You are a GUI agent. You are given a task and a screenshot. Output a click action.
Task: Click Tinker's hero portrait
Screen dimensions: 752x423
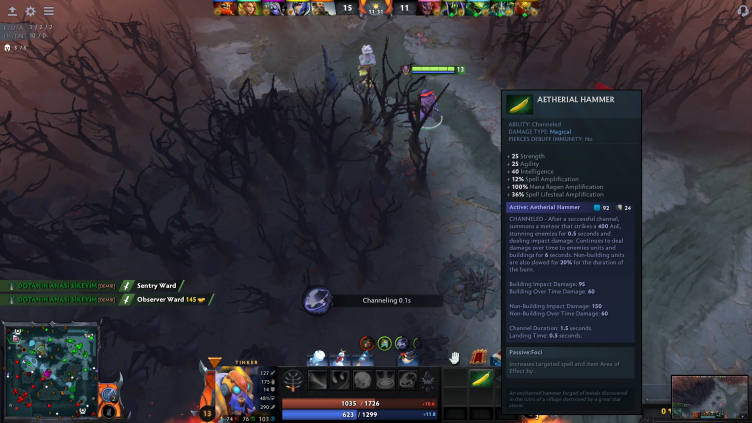(230, 385)
